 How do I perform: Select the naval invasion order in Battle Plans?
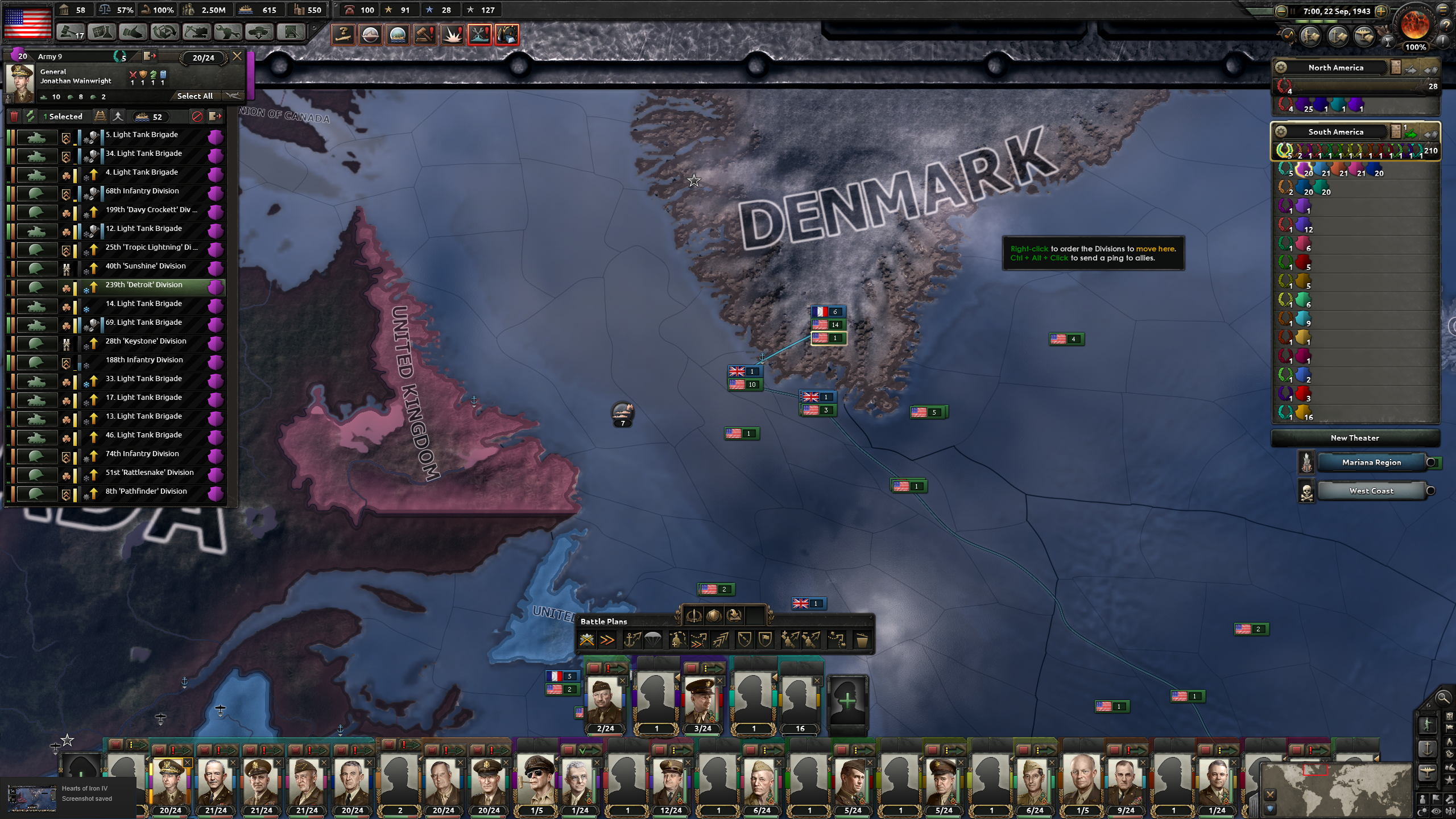click(x=632, y=641)
